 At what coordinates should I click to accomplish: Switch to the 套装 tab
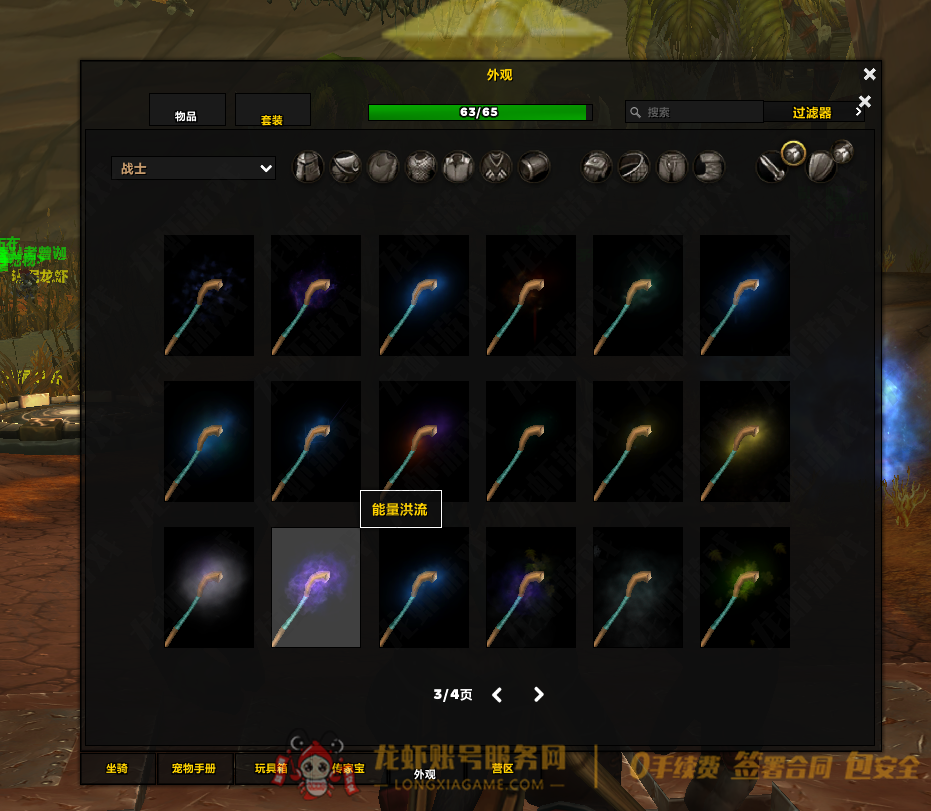[272, 111]
